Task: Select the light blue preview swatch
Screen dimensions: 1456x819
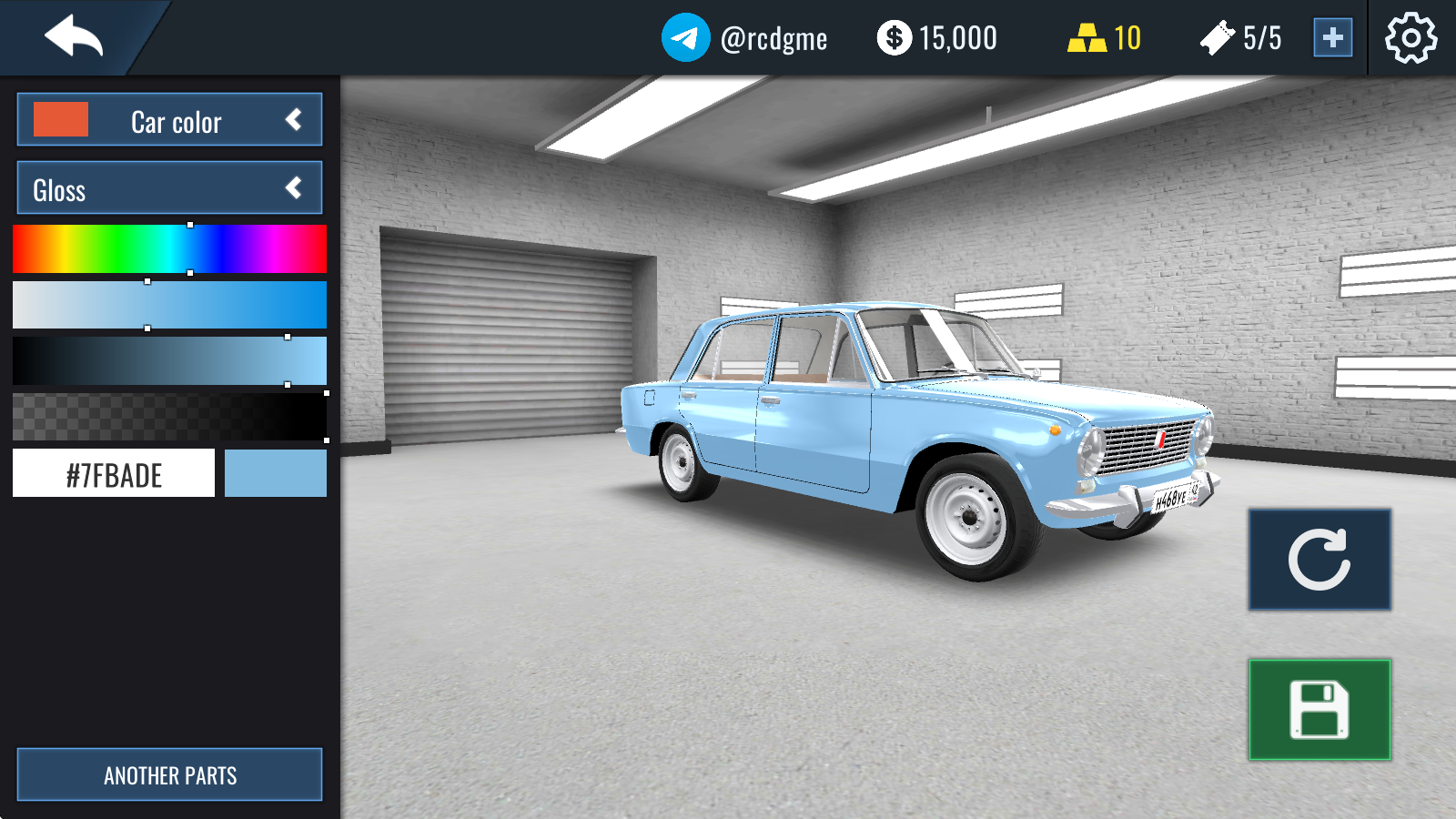Action: (x=275, y=473)
